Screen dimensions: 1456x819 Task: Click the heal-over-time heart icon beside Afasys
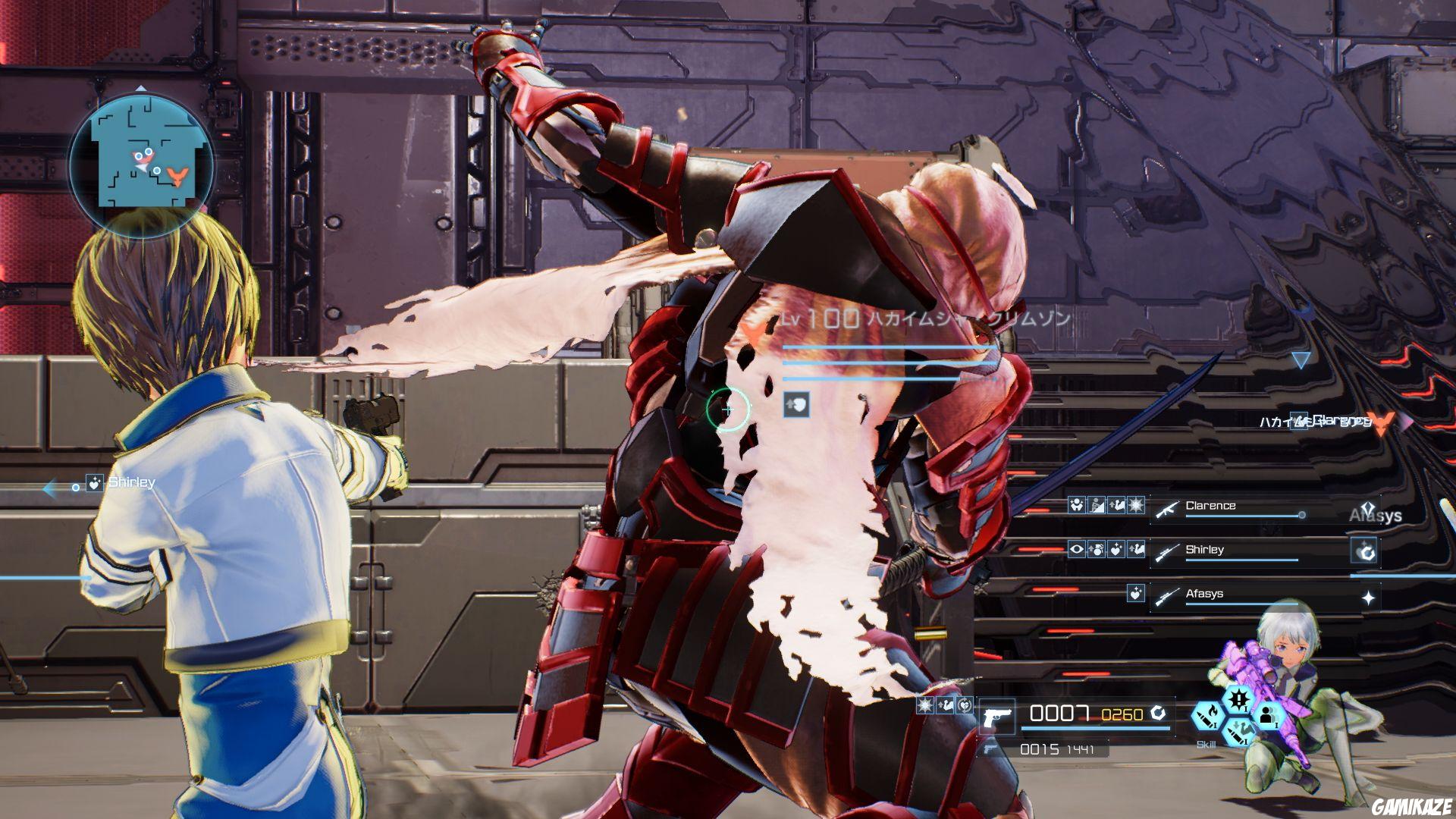[x=1137, y=595]
